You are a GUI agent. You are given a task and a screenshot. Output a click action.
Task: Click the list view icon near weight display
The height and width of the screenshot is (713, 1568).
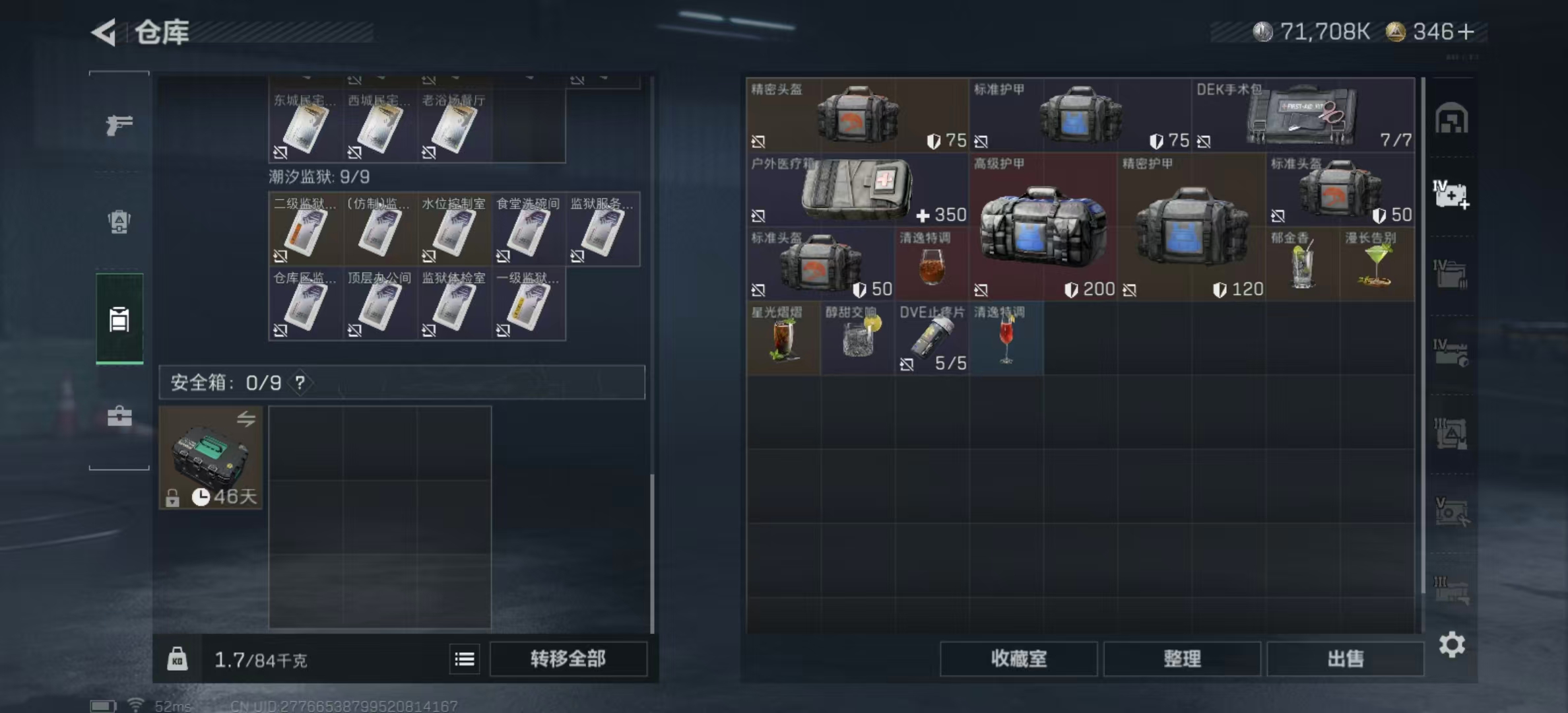(x=465, y=659)
